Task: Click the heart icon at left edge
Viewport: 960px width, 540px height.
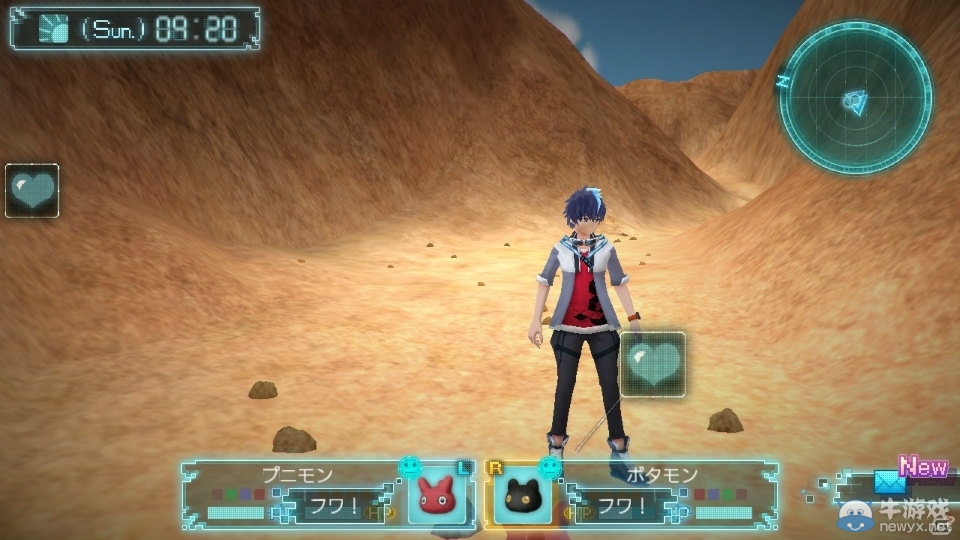Action: [x=32, y=190]
